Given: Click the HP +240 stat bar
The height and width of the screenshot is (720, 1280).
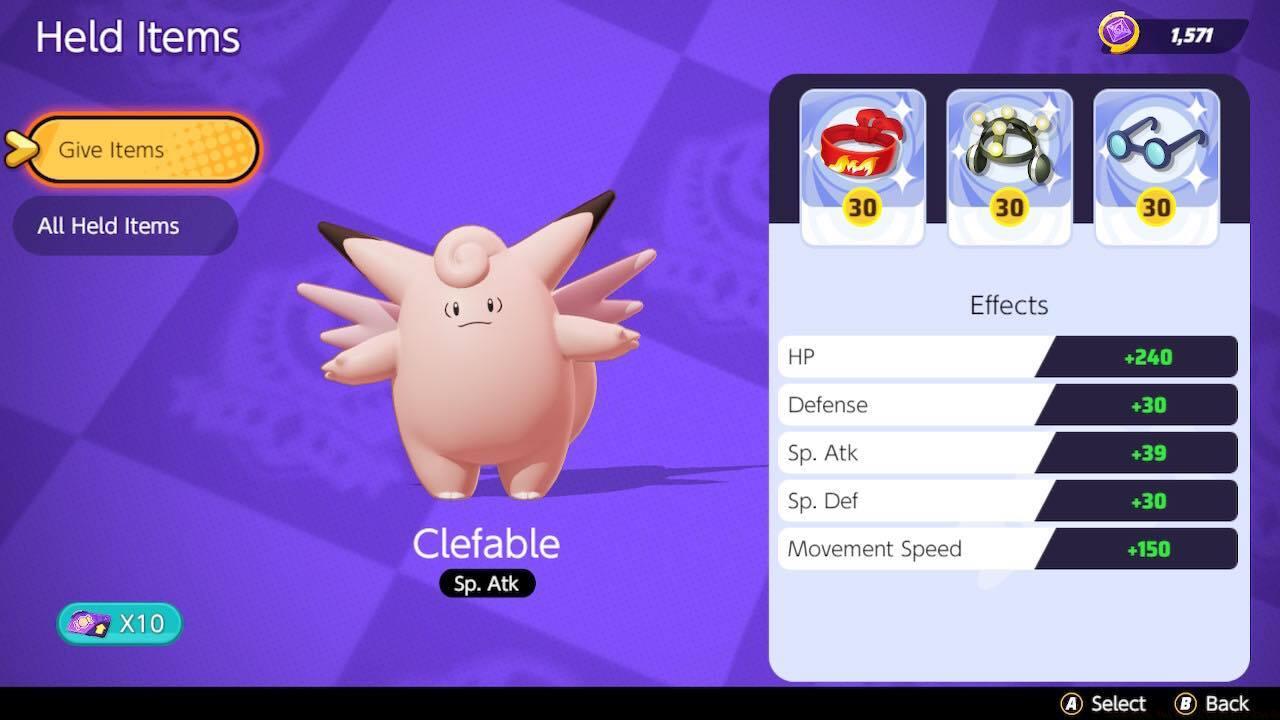Looking at the screenshot, I should click(x=1007, y=356).
